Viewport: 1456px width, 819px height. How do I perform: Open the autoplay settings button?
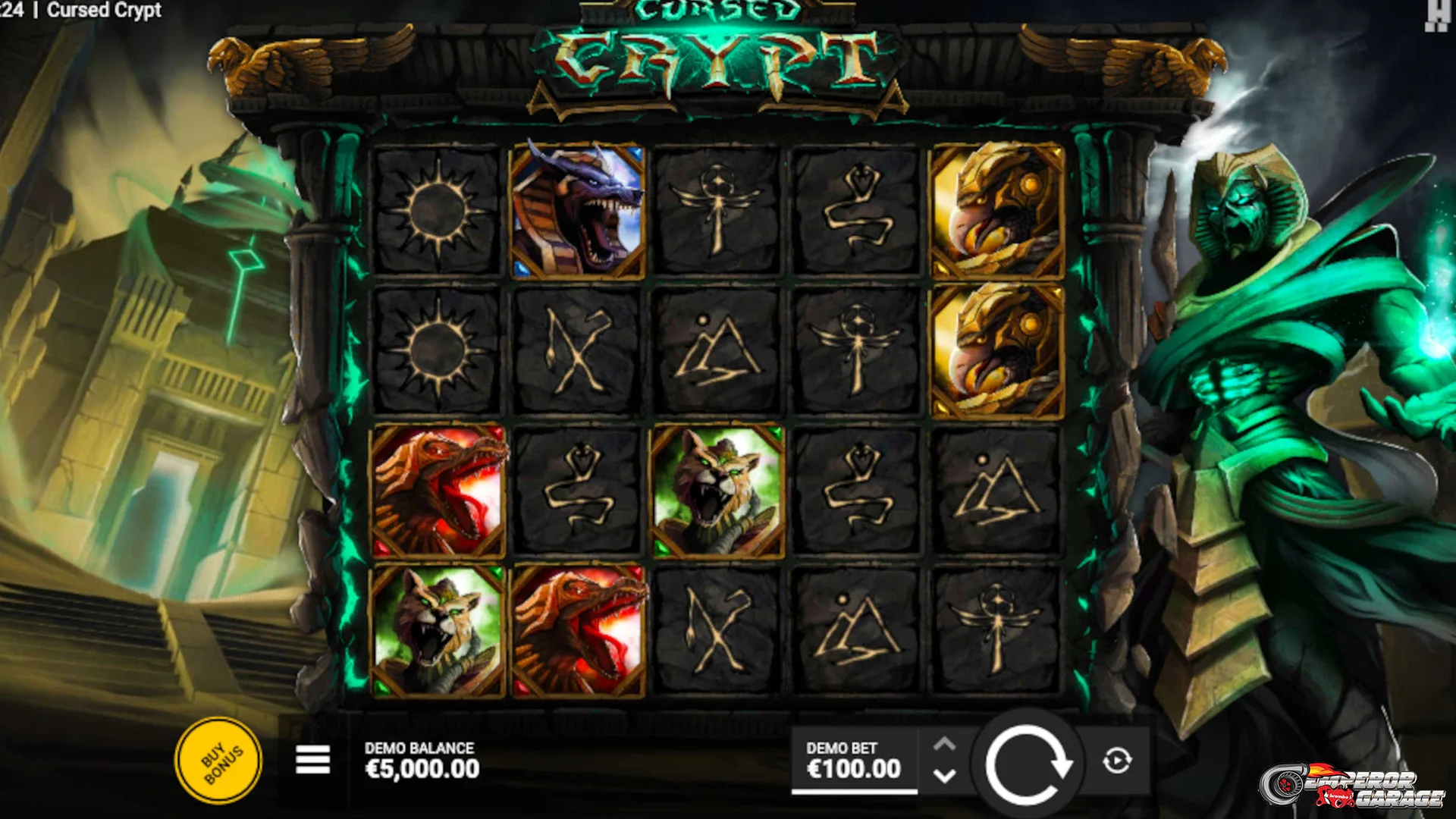pyautogui.click(x=1117, y=760)
